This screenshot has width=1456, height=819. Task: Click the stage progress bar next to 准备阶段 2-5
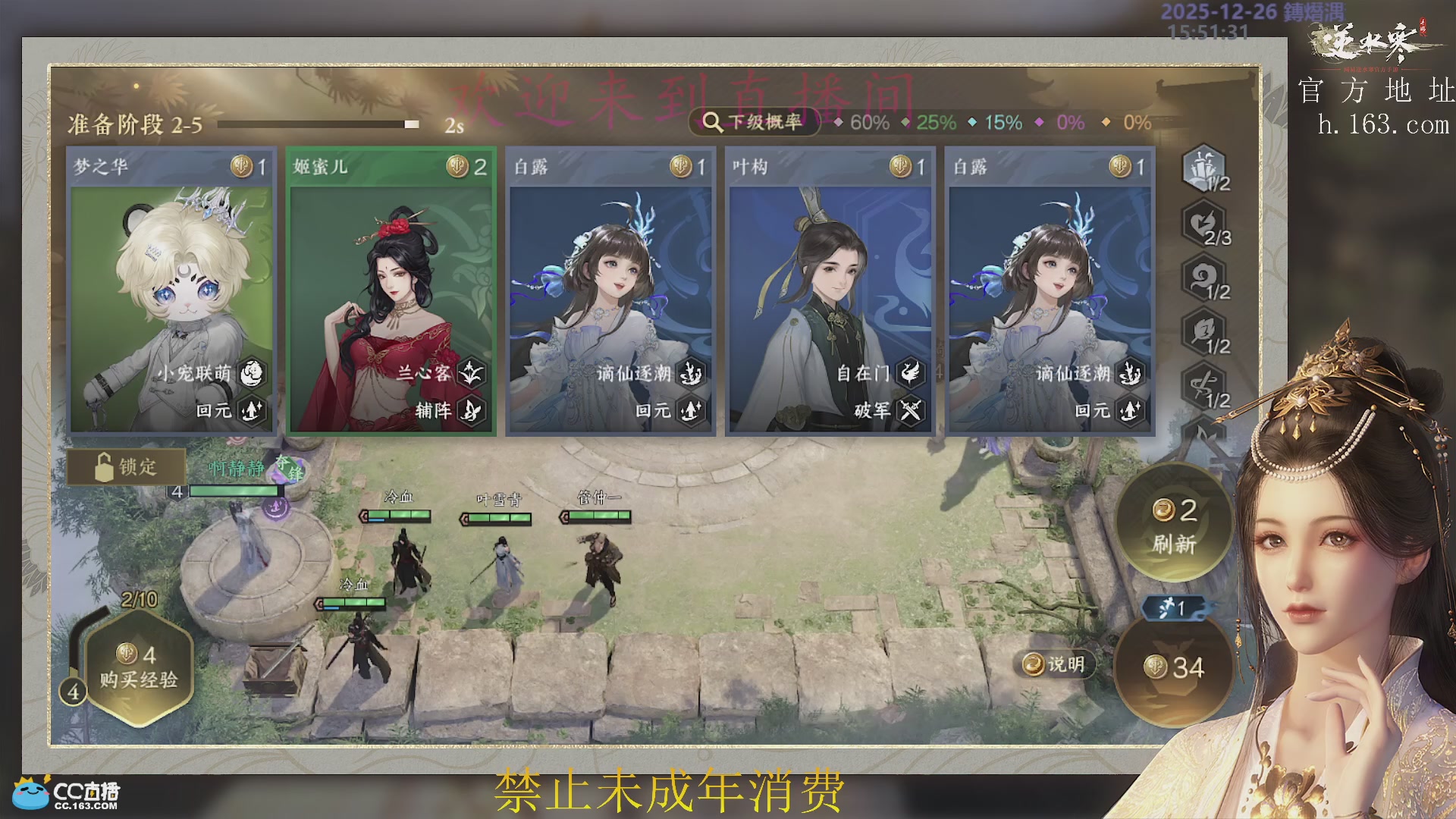(x=318, y=122)
